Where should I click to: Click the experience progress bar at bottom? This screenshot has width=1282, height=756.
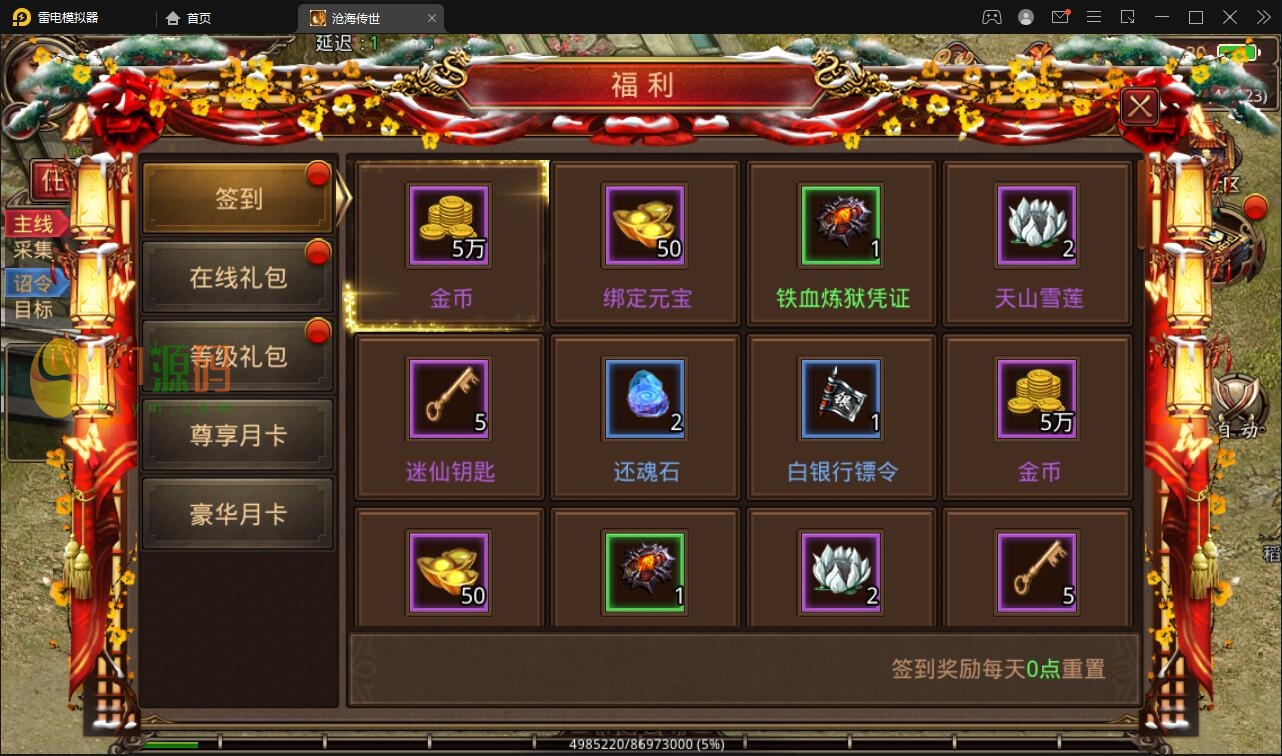pos(641,744)
